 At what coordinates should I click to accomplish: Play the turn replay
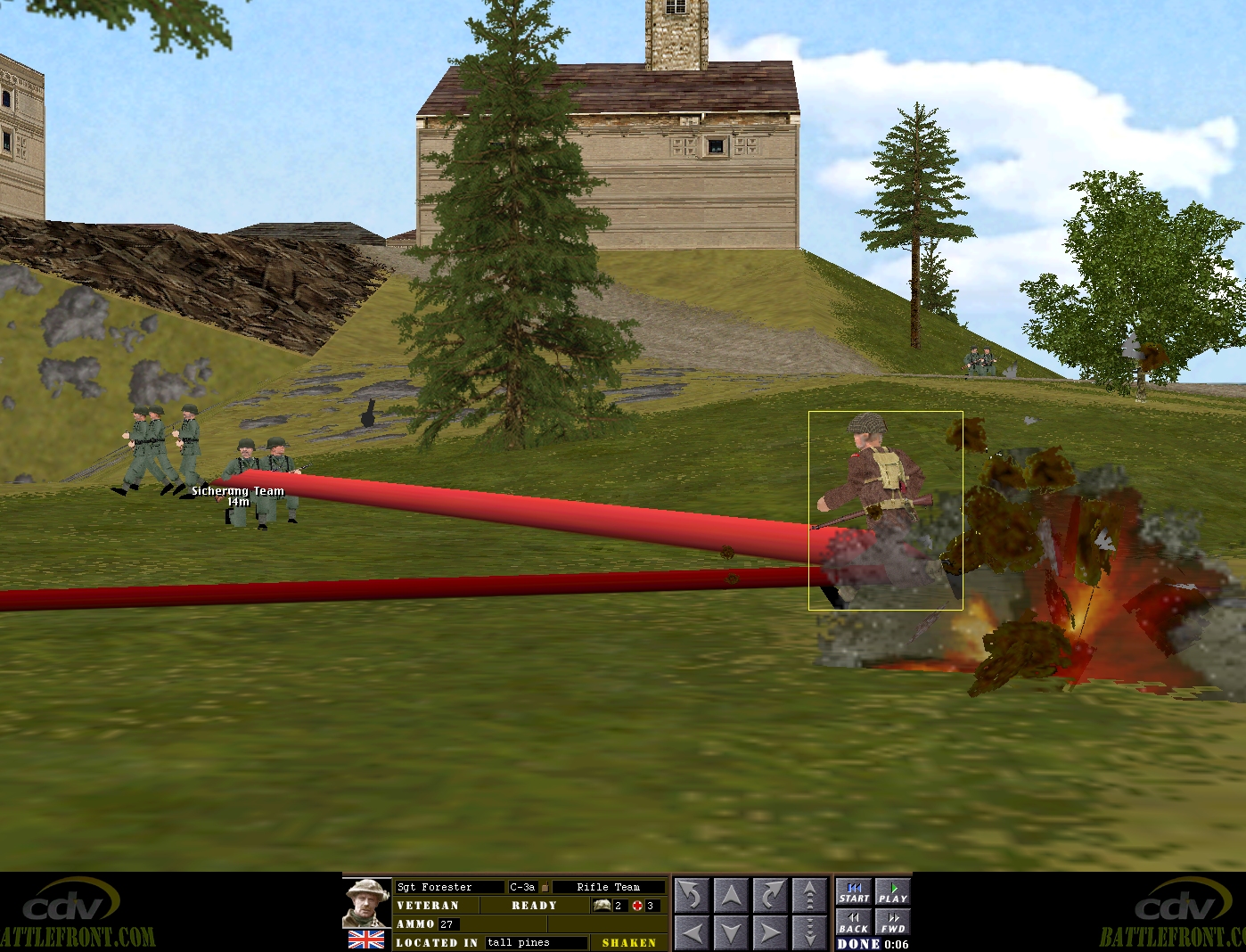(x=892, y=892)
